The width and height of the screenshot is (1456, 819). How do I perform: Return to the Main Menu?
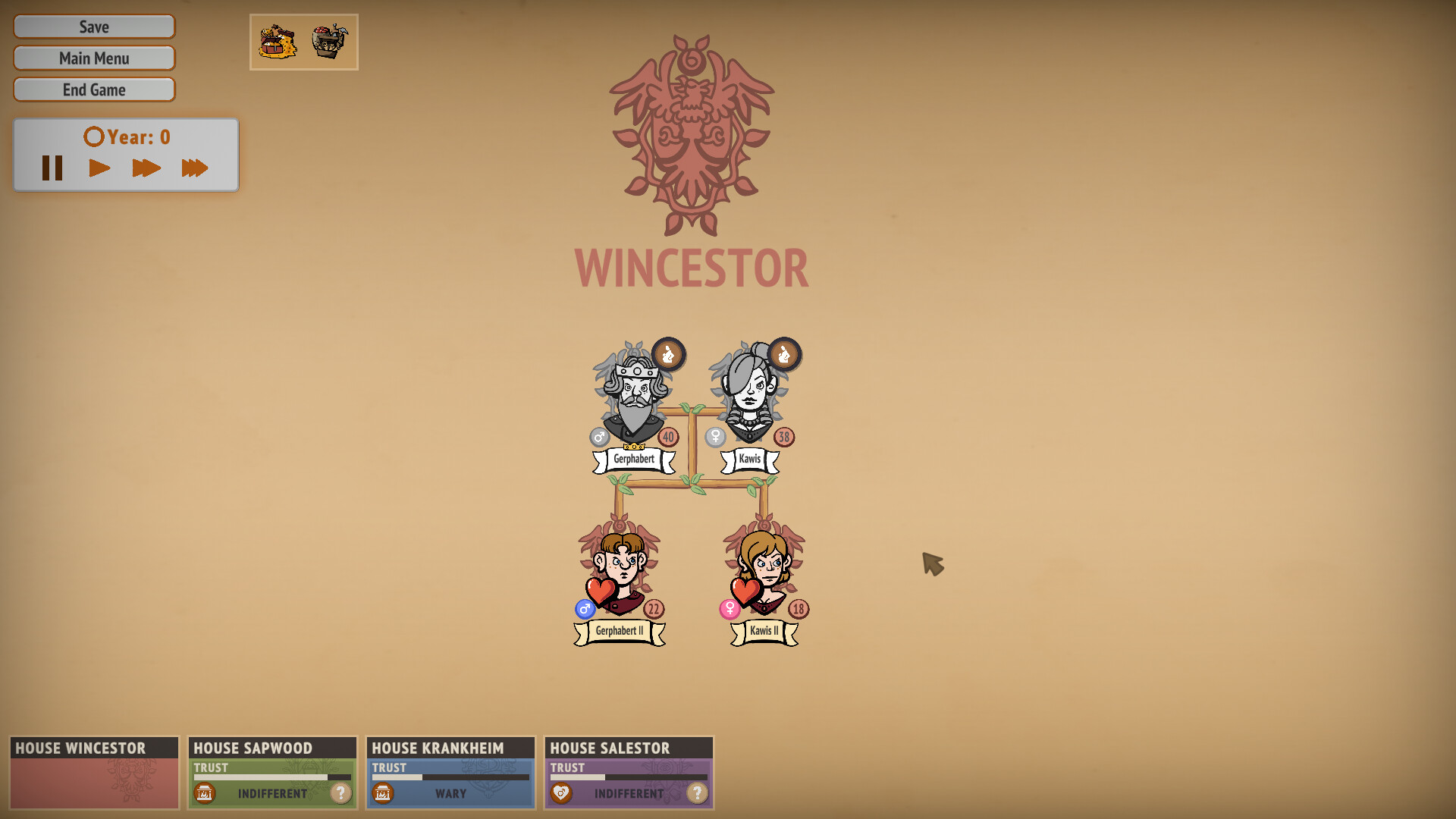[94, 58]
